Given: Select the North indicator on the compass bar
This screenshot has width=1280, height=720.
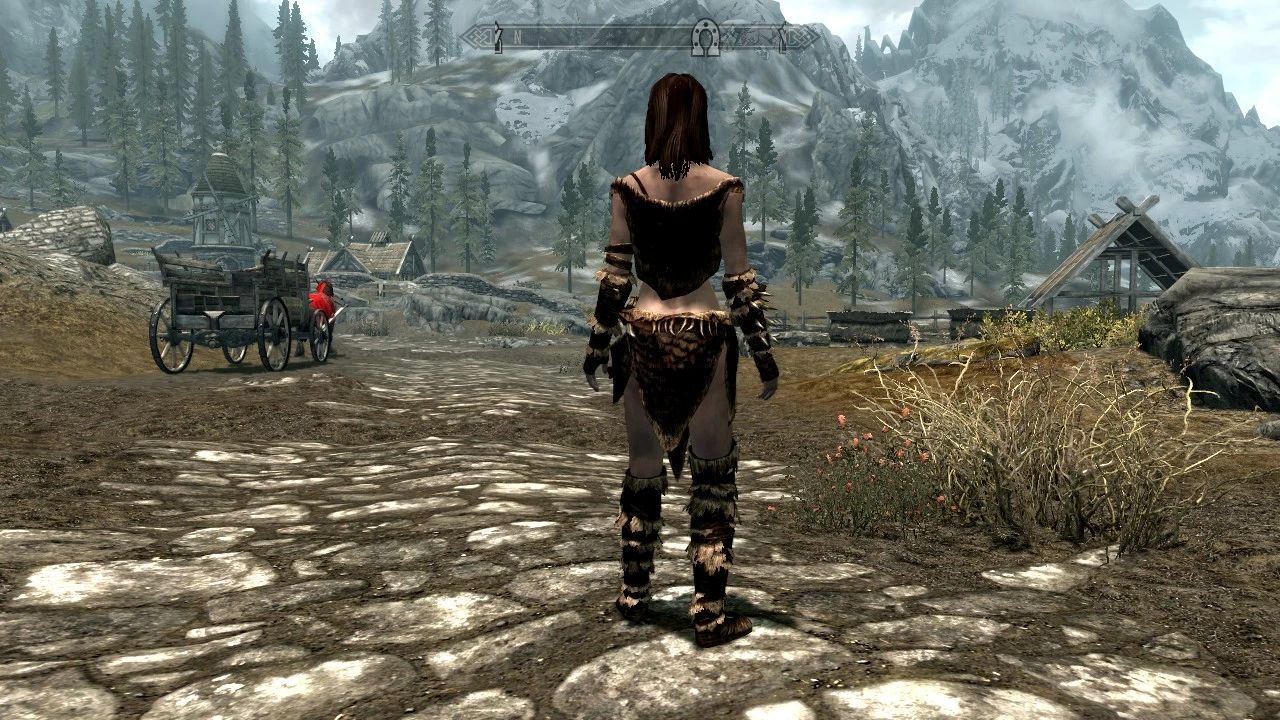Looking at the screenshot, I should click(x=516, y=37).
